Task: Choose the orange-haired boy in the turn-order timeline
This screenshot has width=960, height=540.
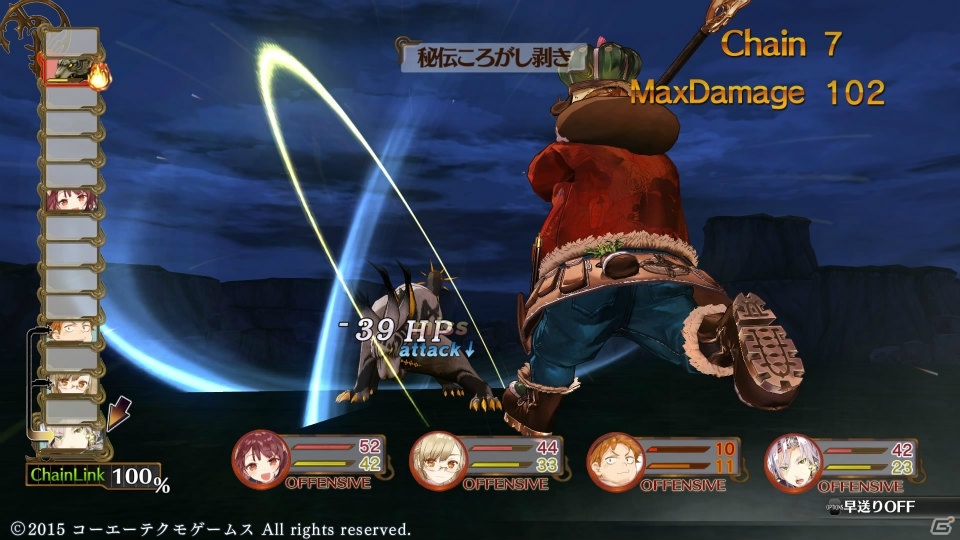Action: (x=72, y=330)
